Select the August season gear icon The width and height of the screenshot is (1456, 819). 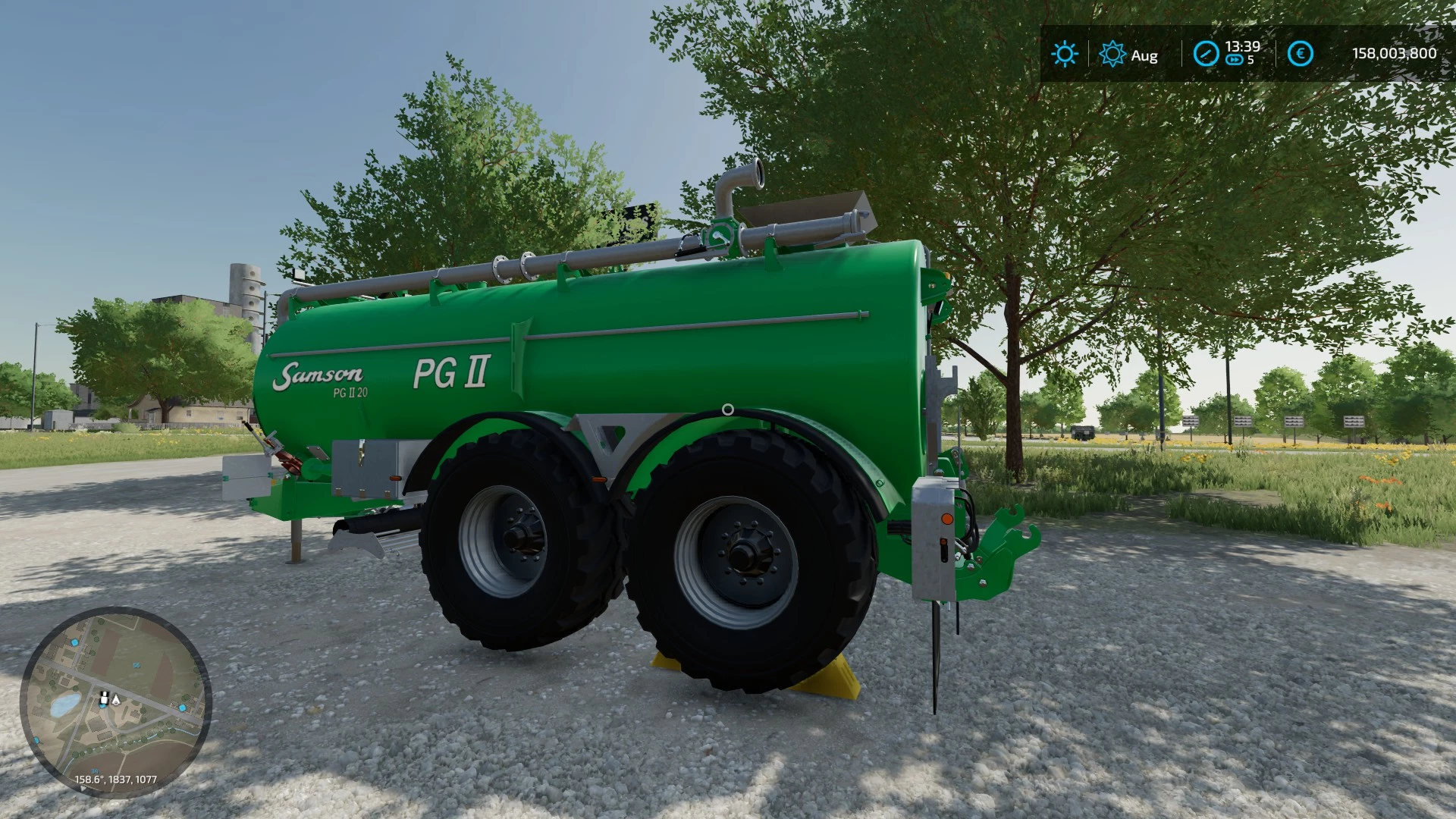click(1112, 54)
